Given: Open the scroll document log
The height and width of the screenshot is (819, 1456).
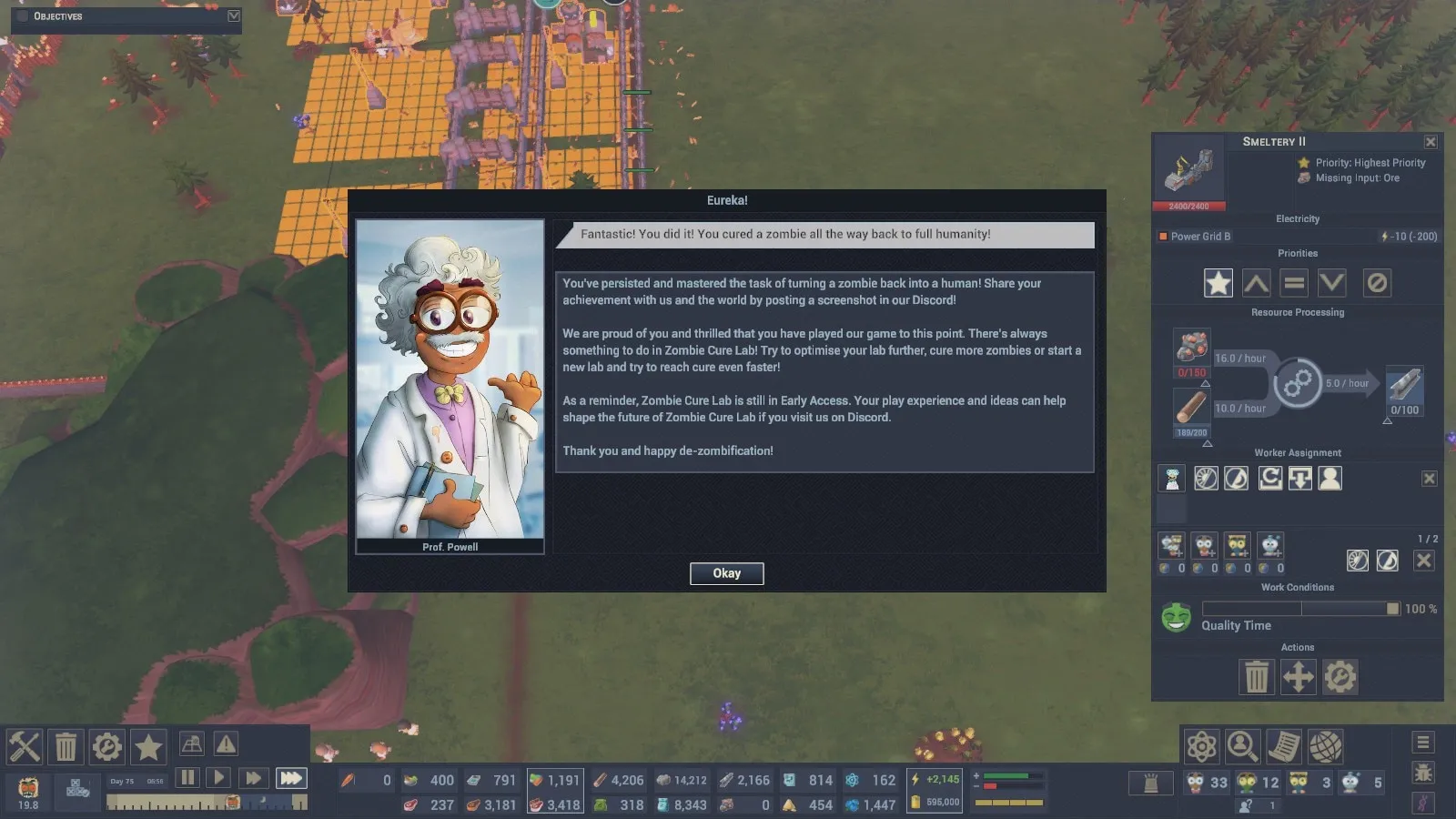Looking at the screenshot, I should [x=1284, y=747].
